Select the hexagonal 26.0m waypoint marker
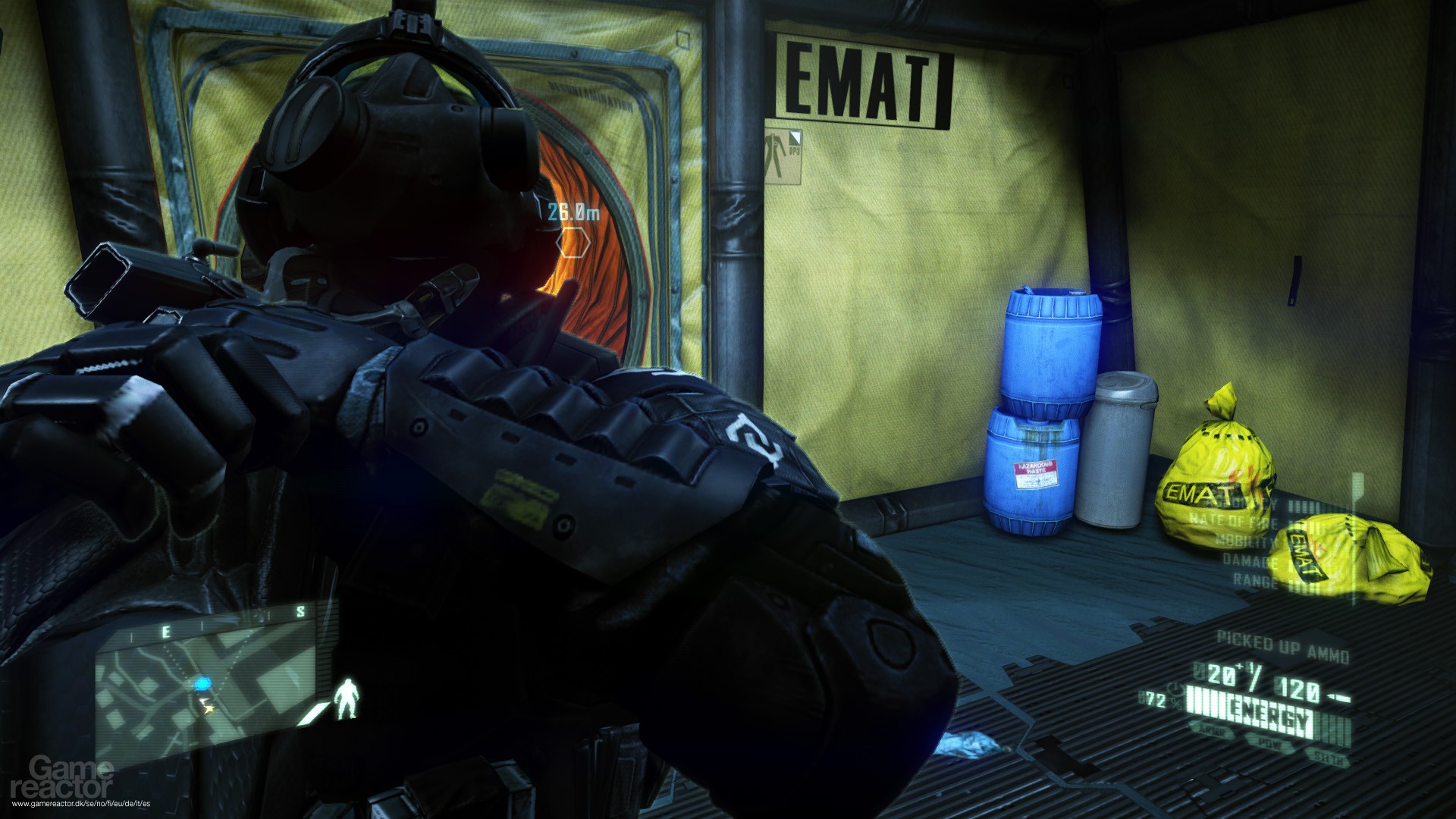The height and width of the screenshot is (819, 1456). [573, 242]
